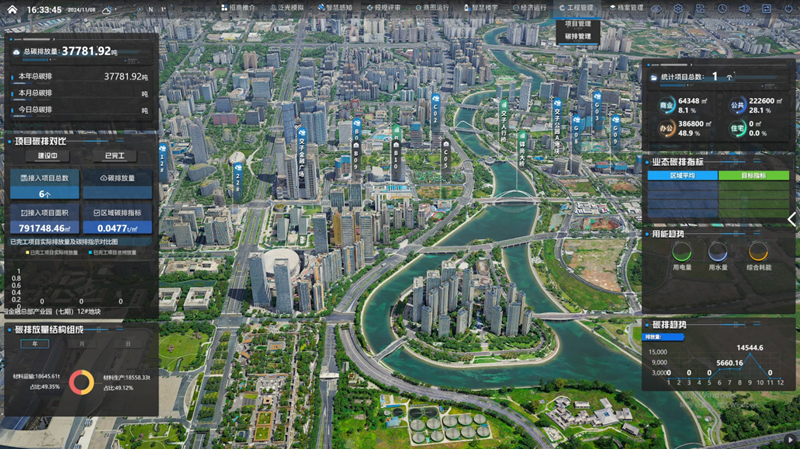Select the 碳排放量 card
800x449 pixels.
(x=117, y=183)
